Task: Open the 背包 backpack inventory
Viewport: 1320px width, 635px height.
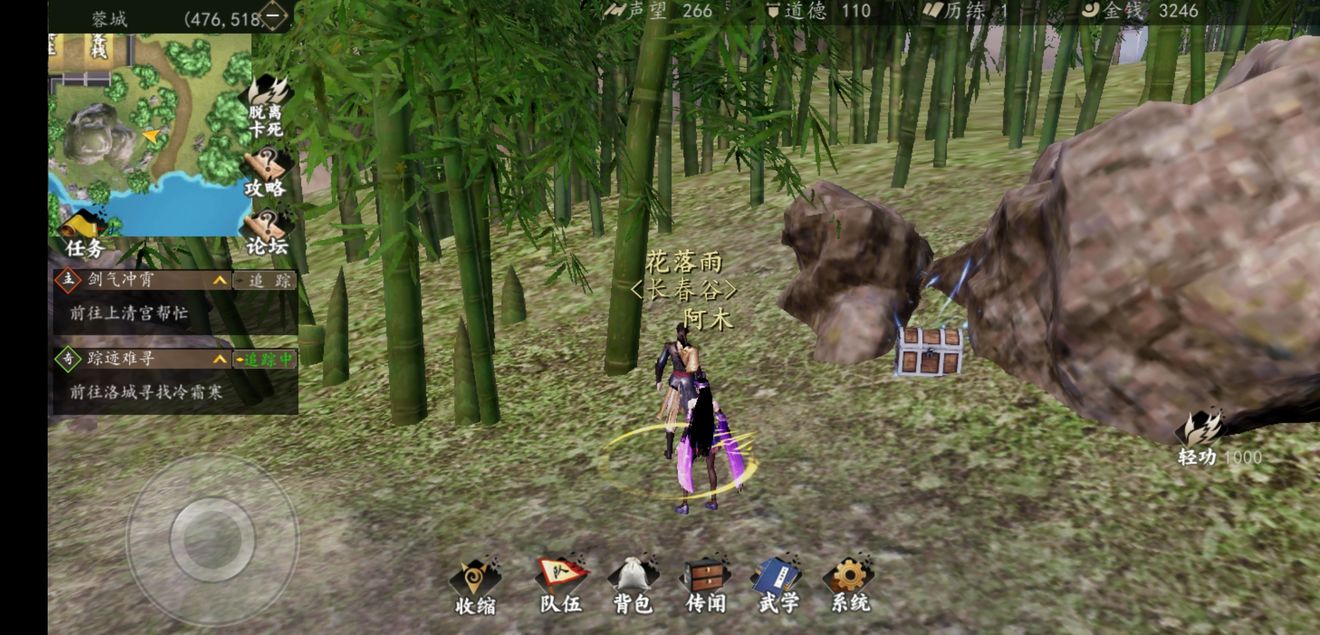Action: 633,585
